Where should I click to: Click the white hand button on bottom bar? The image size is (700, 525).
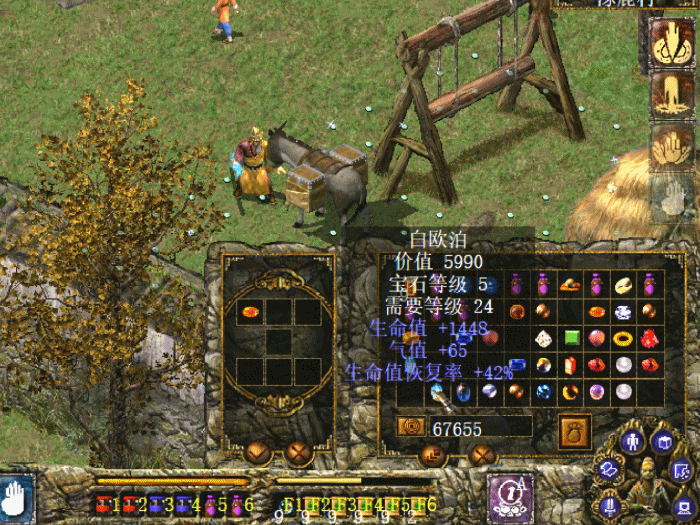coord(15,499)
